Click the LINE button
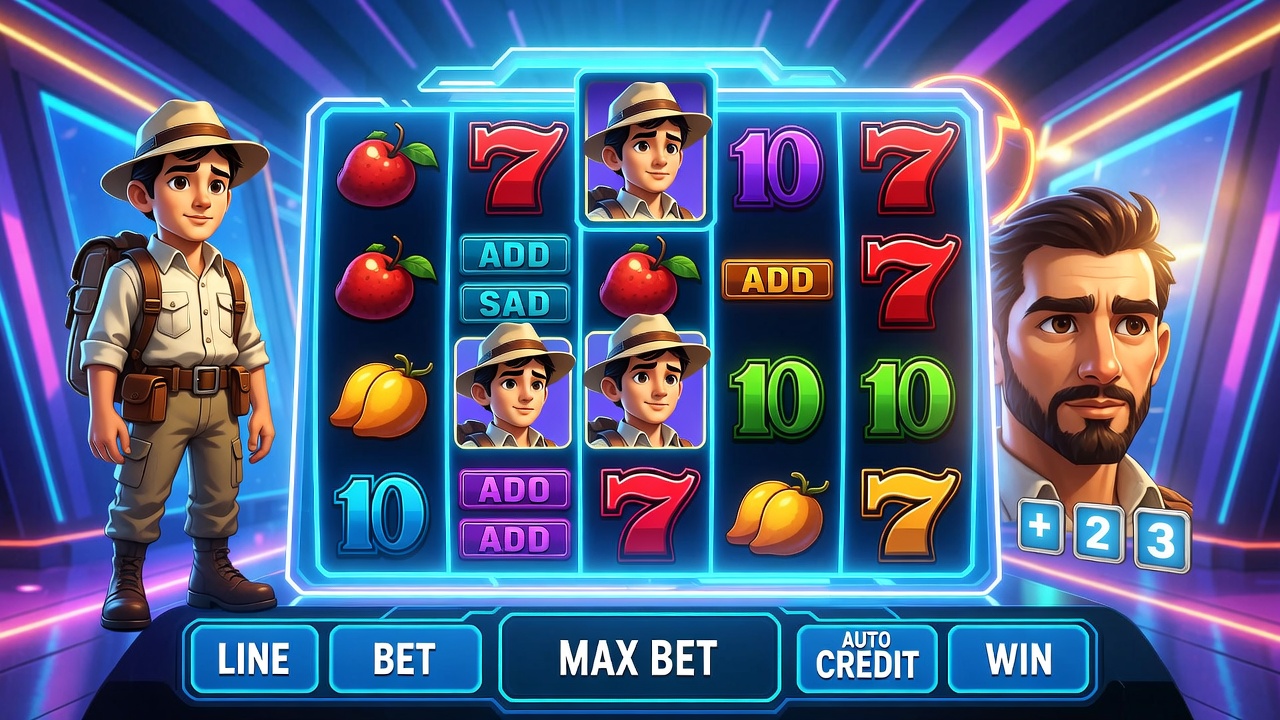 point(253,659)
